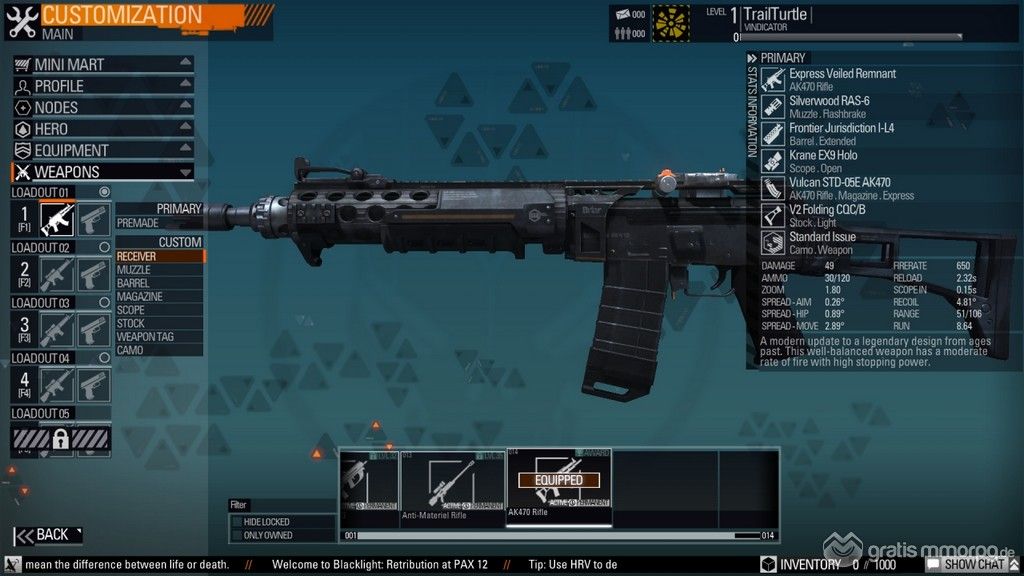
Task: Toggle the Hide Locked filter
Action: coord(237,522)
